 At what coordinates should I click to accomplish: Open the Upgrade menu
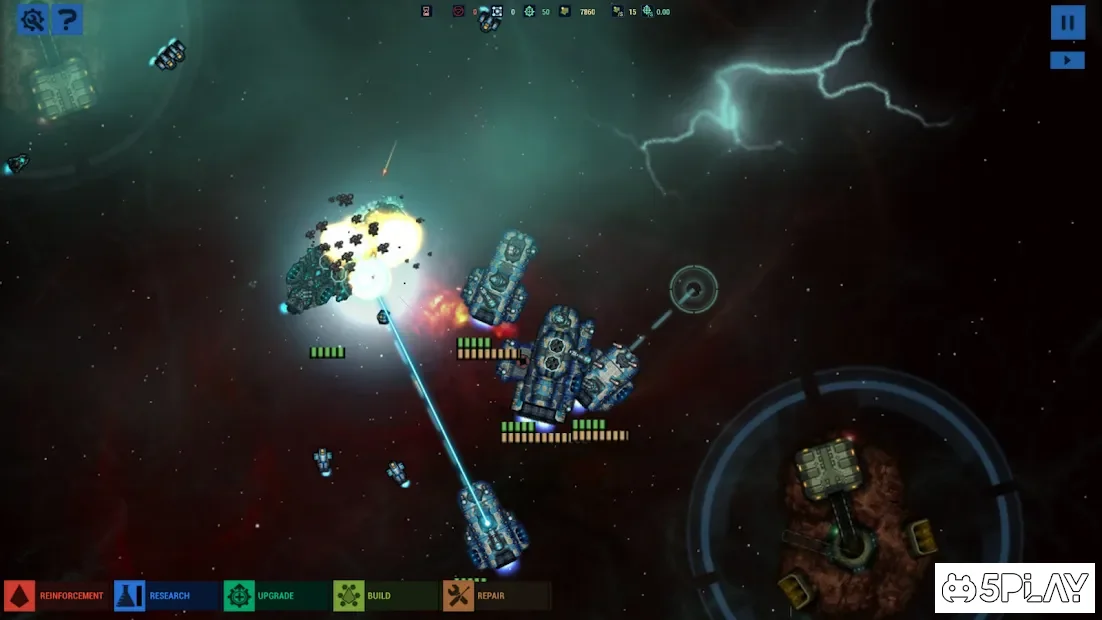pyautogui.click(x=275, y=596)
